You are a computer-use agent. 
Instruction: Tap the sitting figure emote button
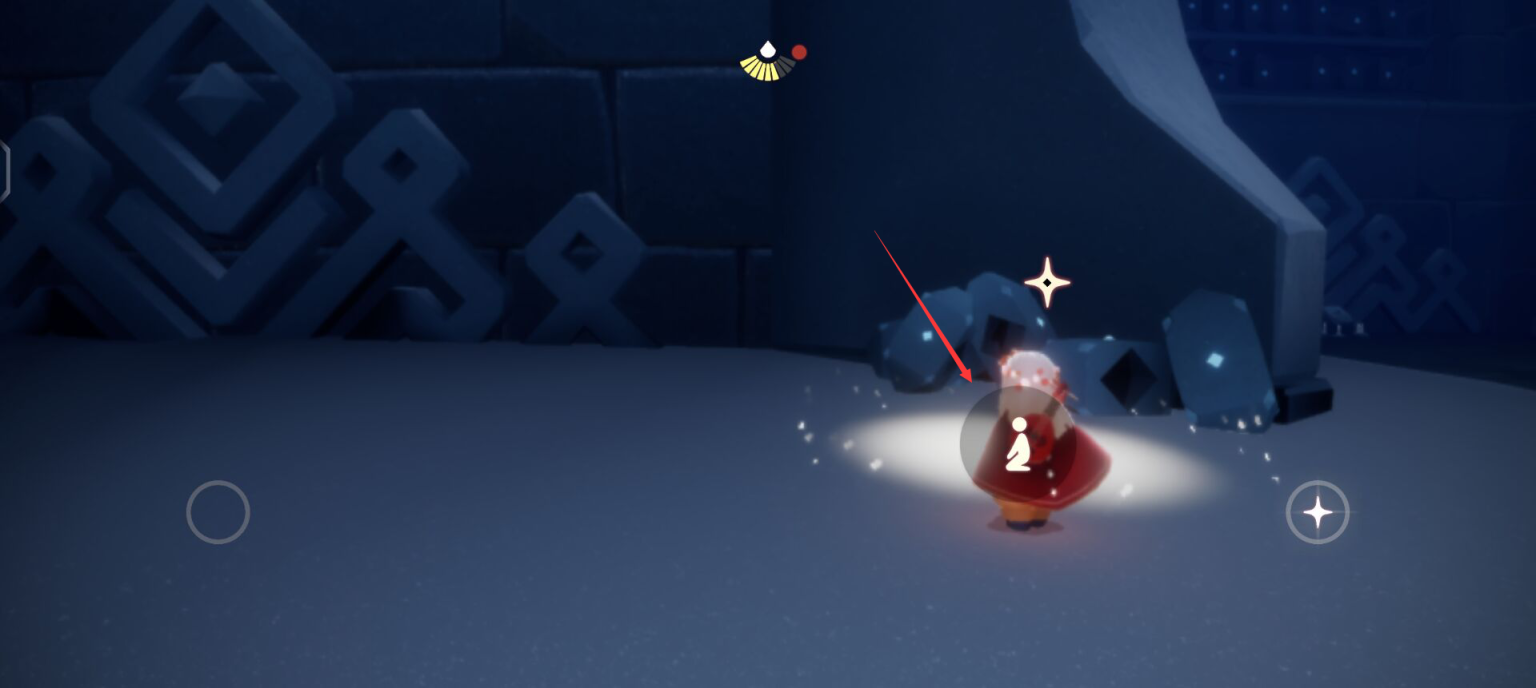click(x=1018, y=445)
